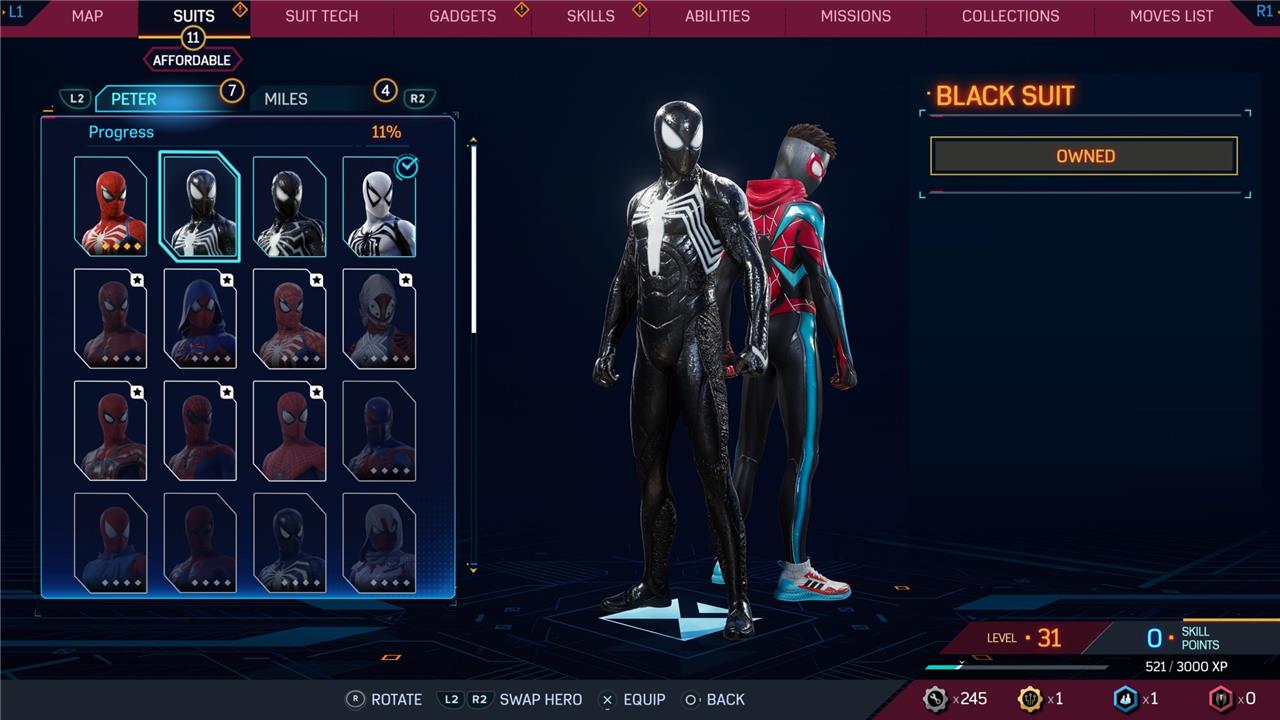Go to the Skills tab
This screenshot has width=1280, height=720.
click(591, 16)
